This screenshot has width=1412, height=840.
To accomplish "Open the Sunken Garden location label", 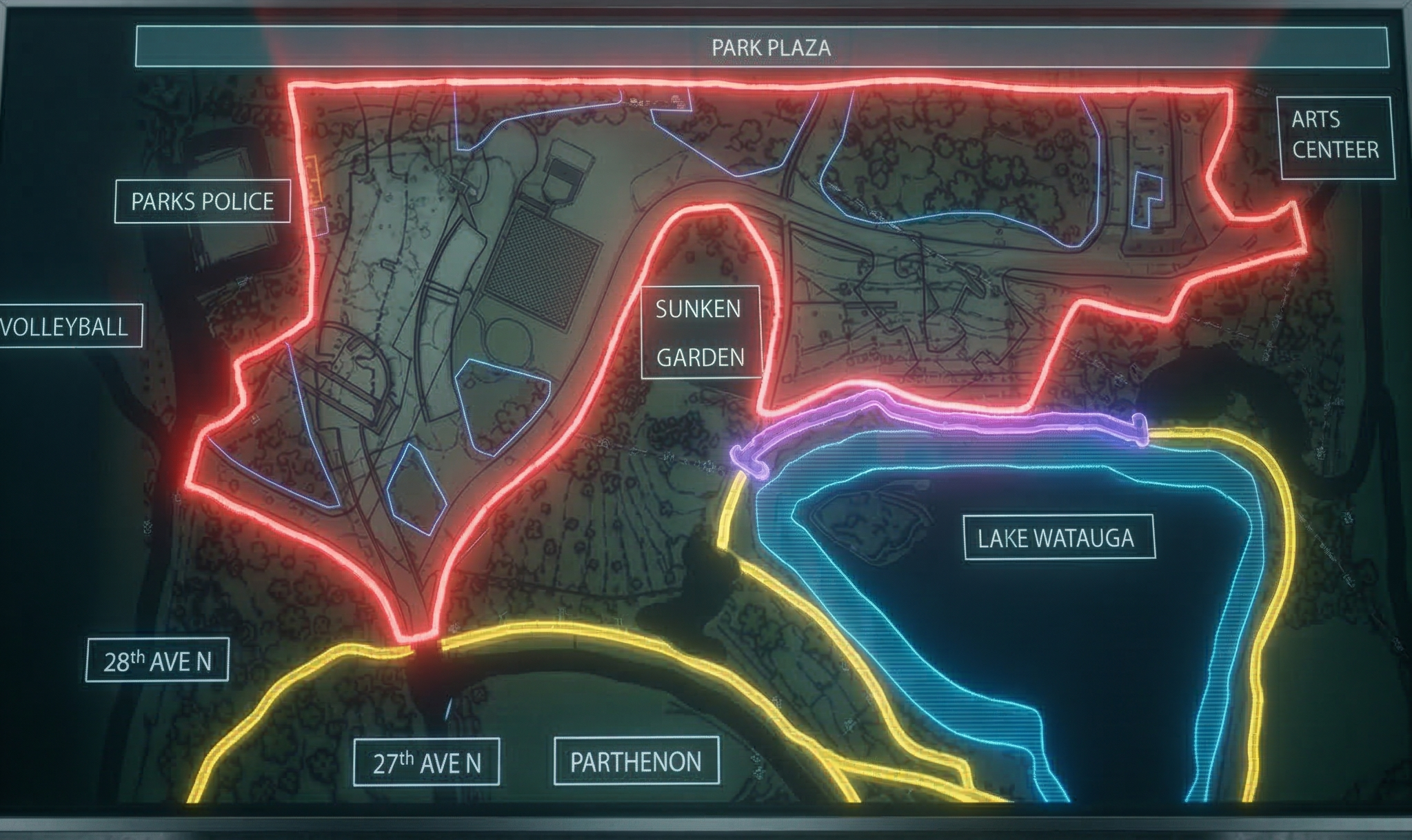I will (700, 333).
